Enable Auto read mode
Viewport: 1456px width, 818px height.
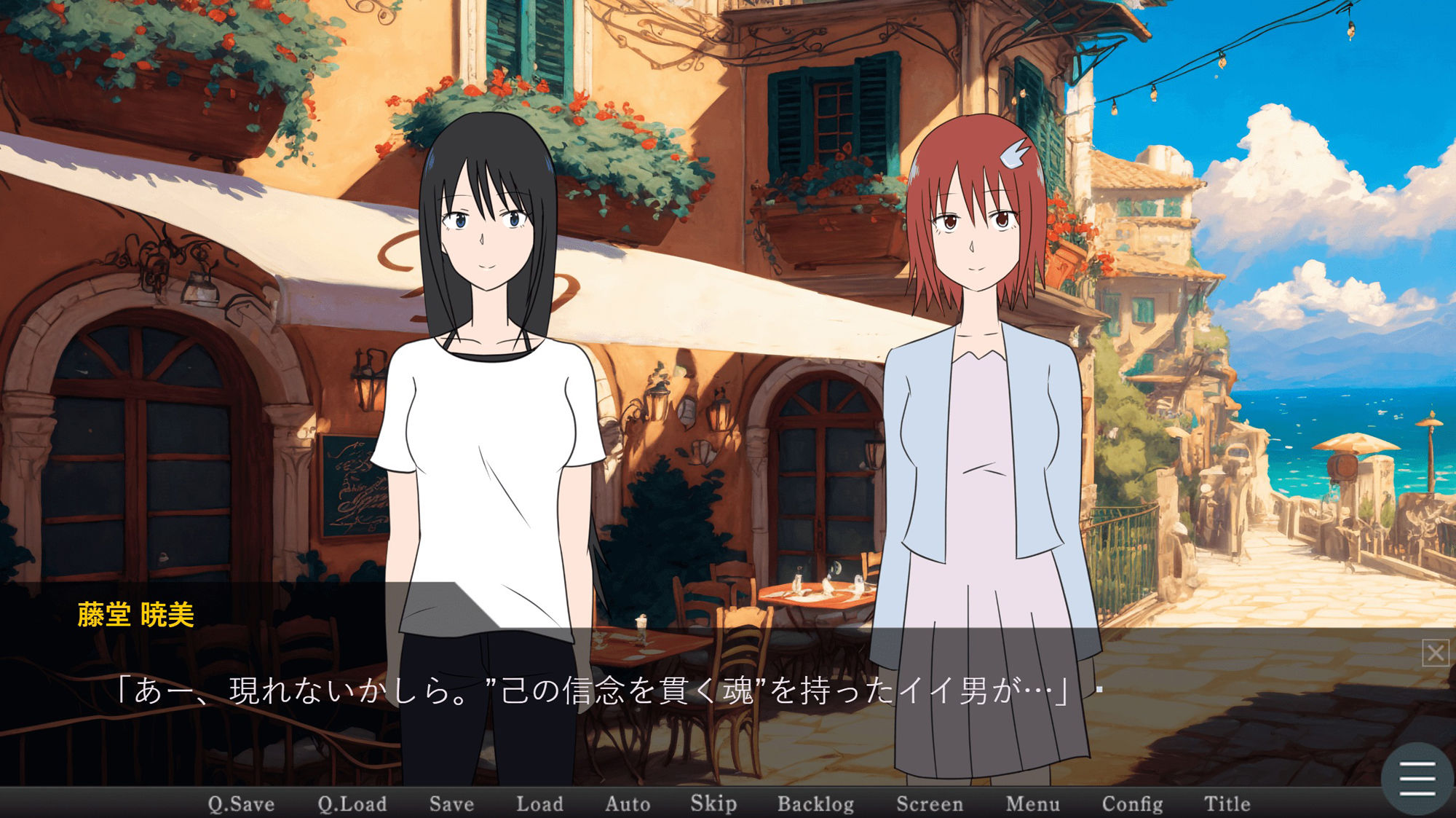(x=628, y=804)
